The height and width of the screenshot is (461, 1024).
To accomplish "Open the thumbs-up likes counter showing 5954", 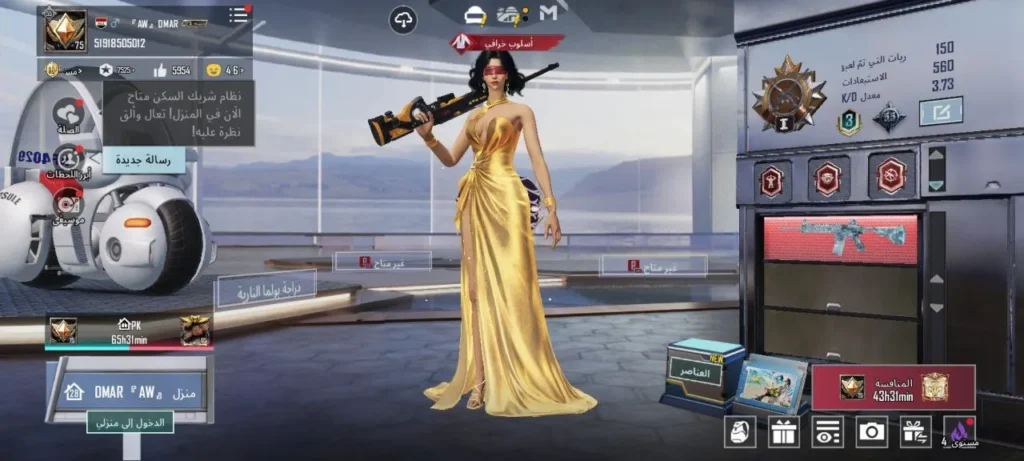I will pyautogui.click(x=172, y=70).
